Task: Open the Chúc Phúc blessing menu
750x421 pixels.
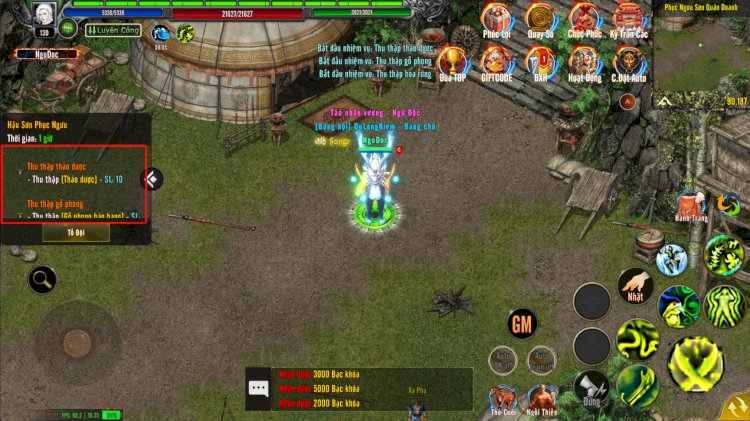Action: 584,19
